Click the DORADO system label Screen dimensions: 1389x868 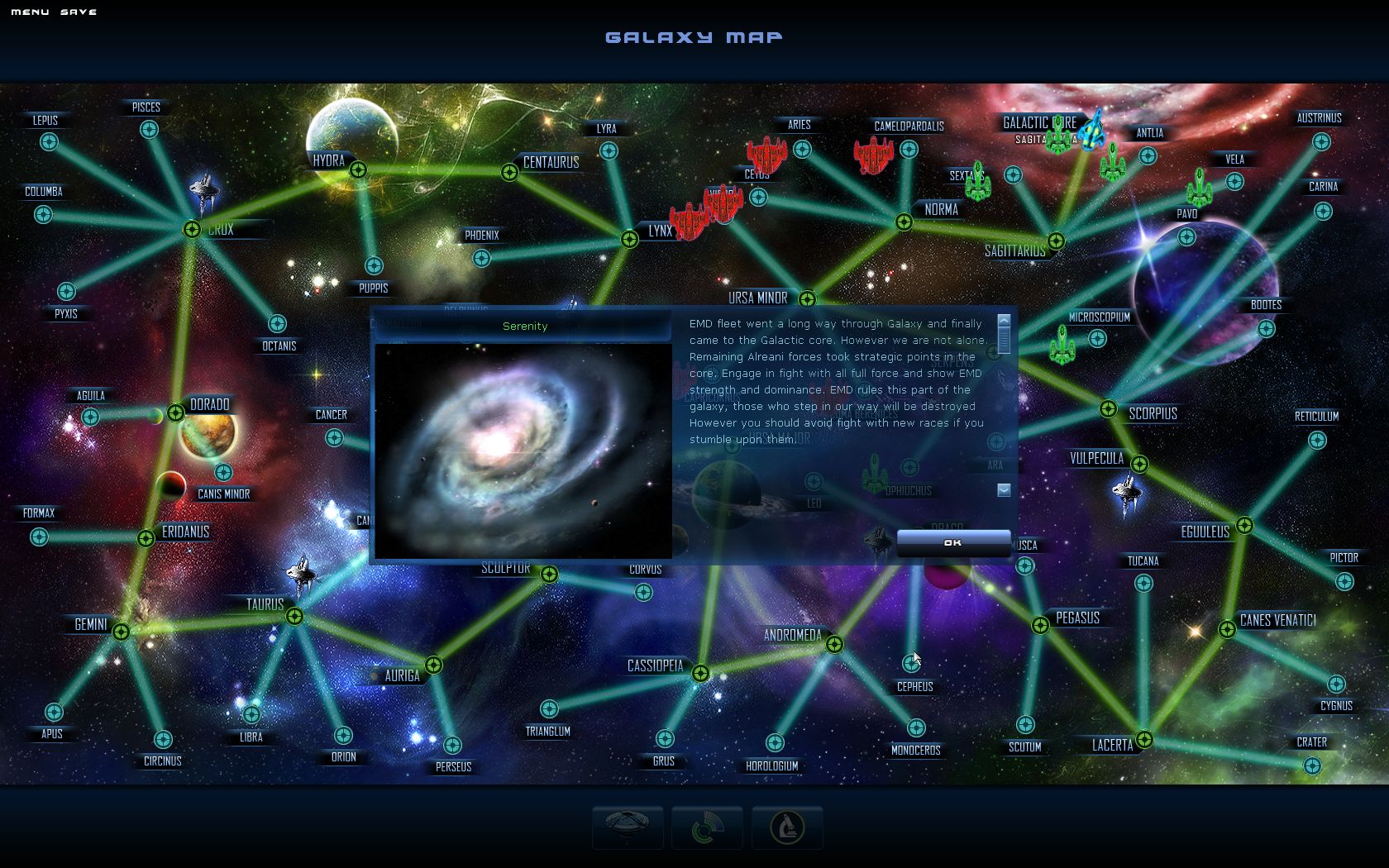tap(208, 404)
